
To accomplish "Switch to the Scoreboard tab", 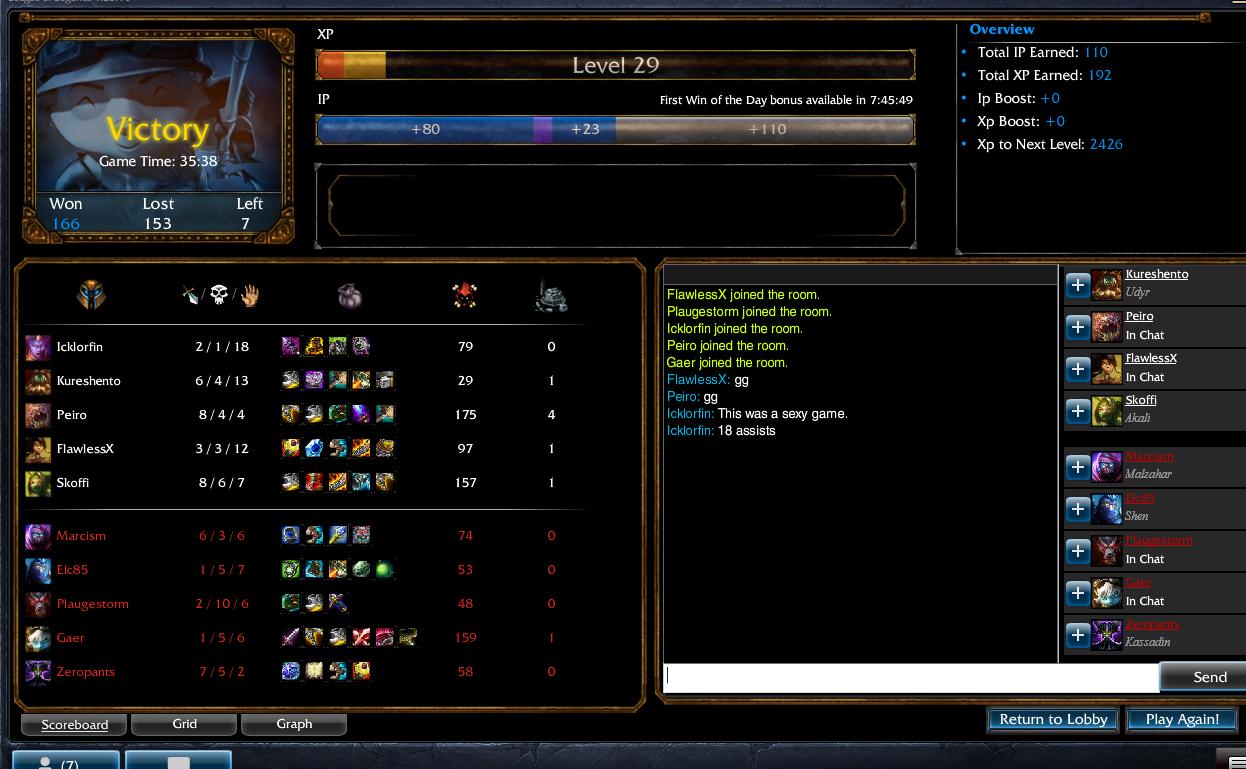I will 74,724.
